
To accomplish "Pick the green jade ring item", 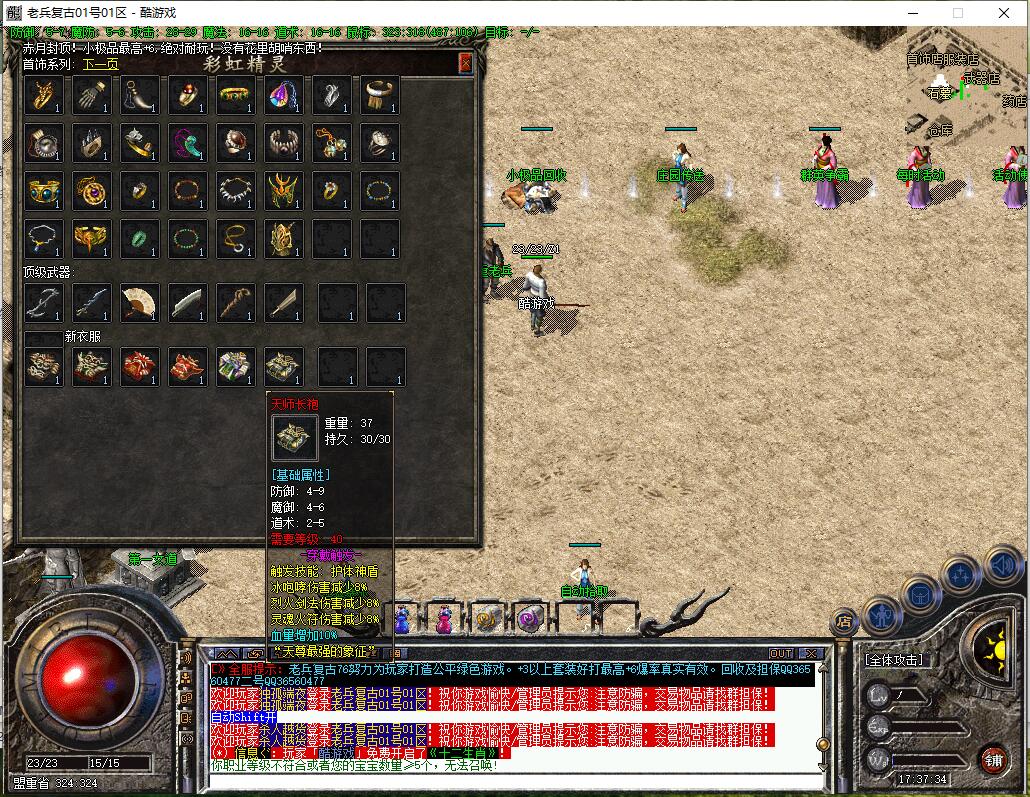I will (139, 238).
